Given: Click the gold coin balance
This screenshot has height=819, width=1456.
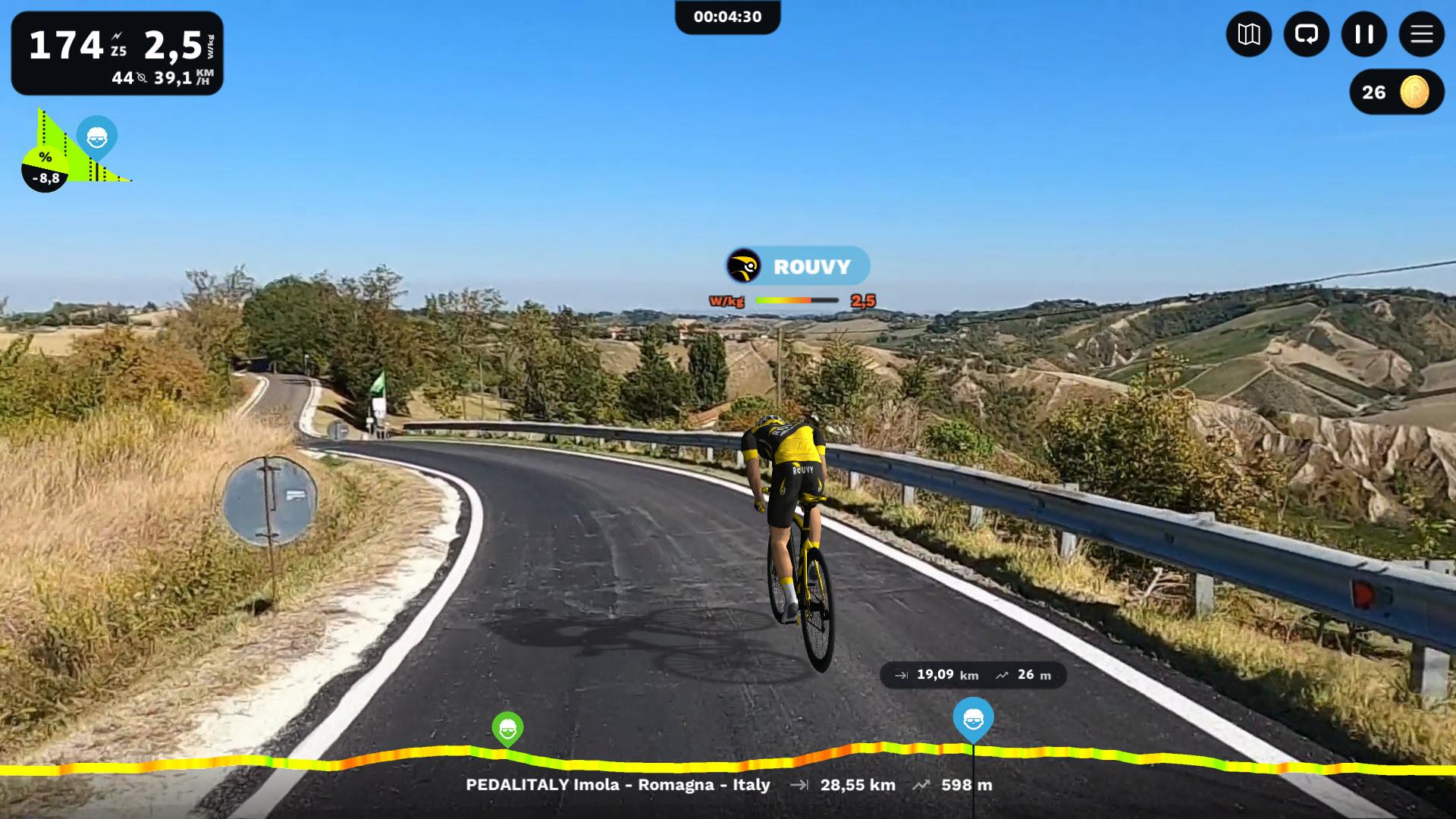Looking at the screenshot, I should 1396,93.
